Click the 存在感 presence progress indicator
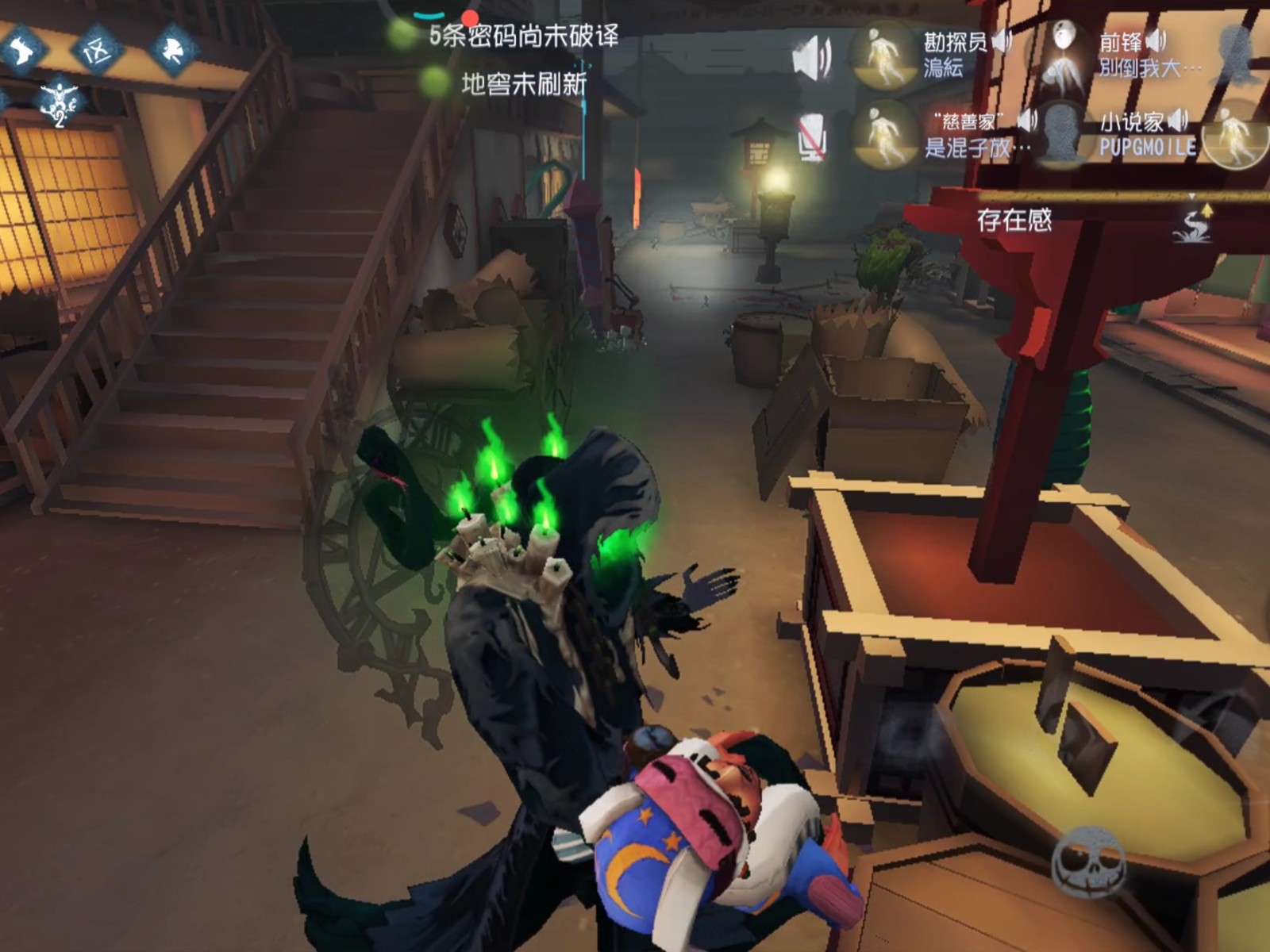The image size is (1270, 952). point(1014,221)
